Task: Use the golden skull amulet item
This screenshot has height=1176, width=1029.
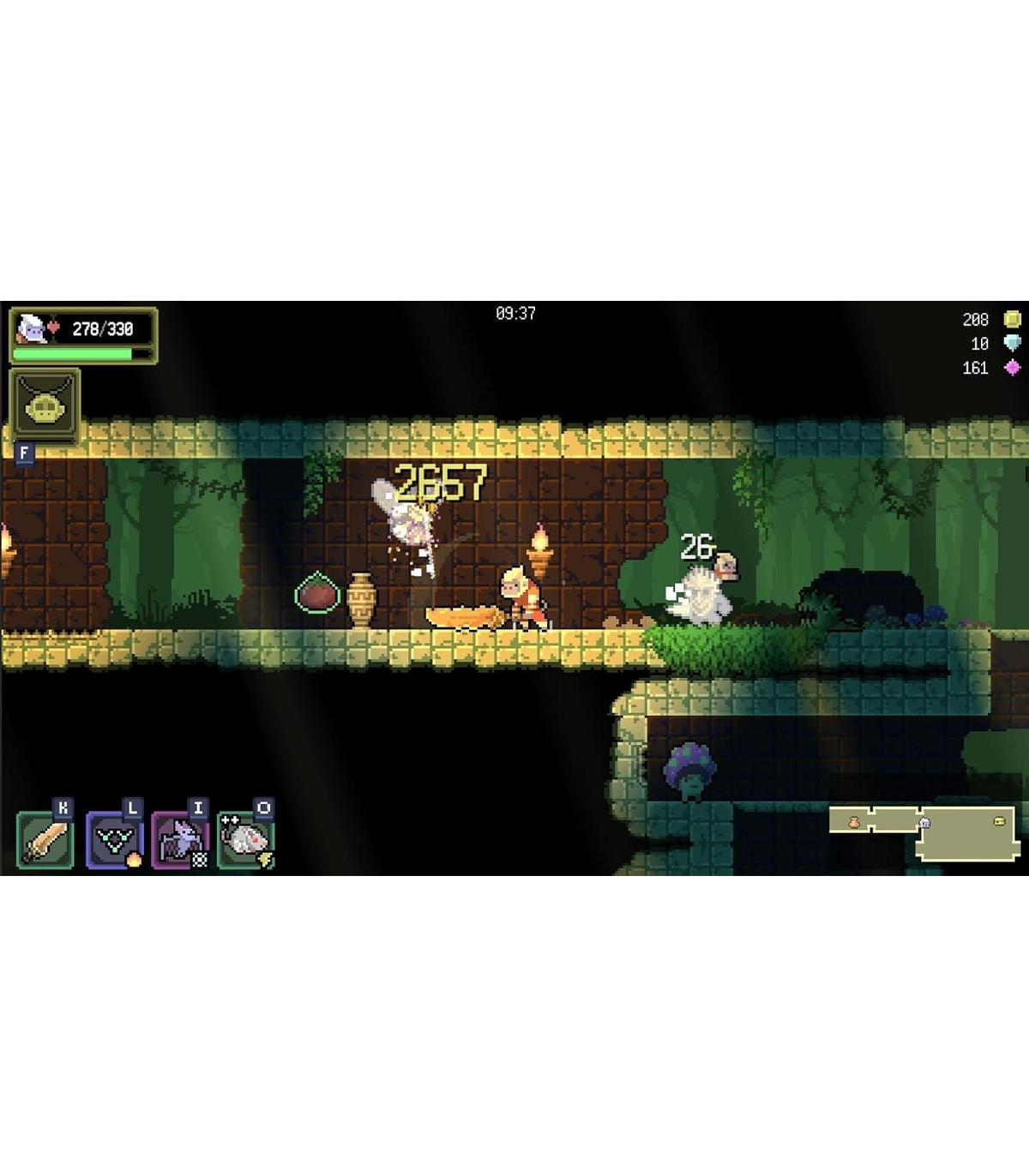Action: tap(45, 405)
